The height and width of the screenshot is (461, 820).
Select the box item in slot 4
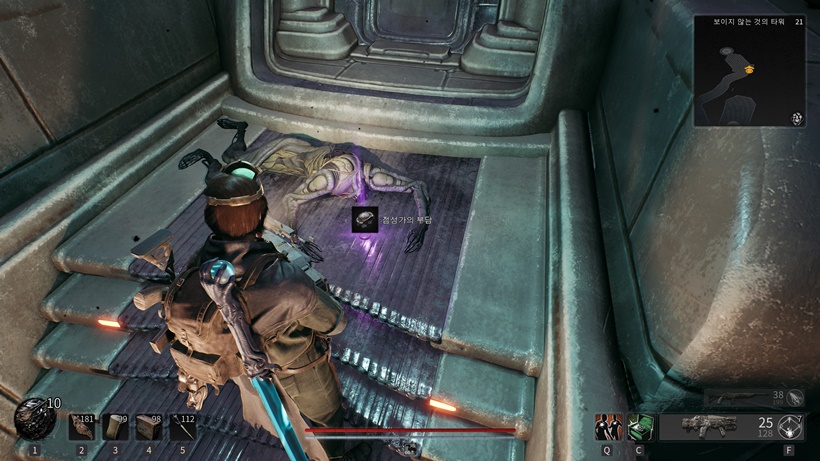(150, 427)
